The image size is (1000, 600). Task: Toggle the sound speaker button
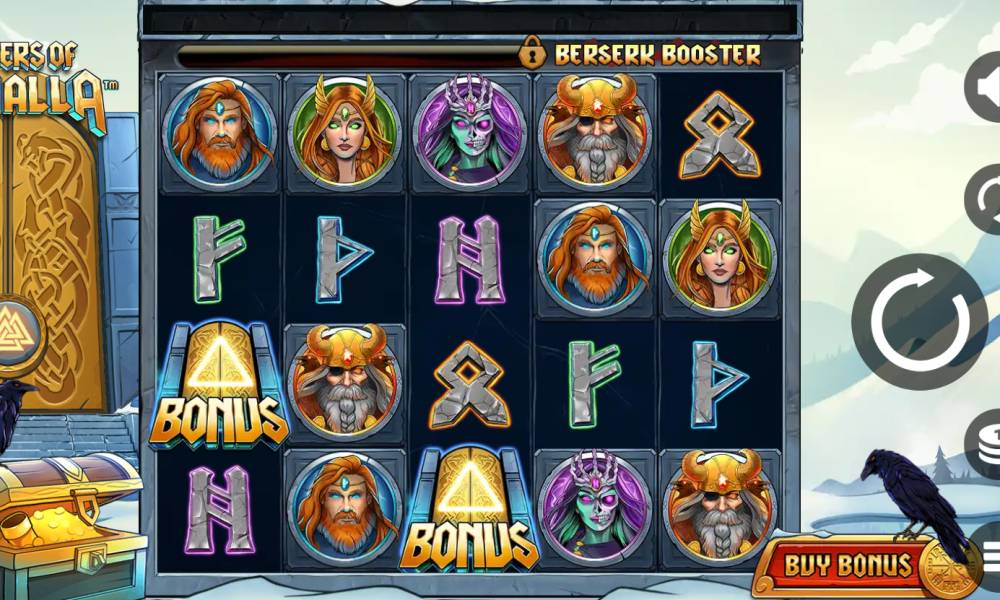tap(984, 87)
